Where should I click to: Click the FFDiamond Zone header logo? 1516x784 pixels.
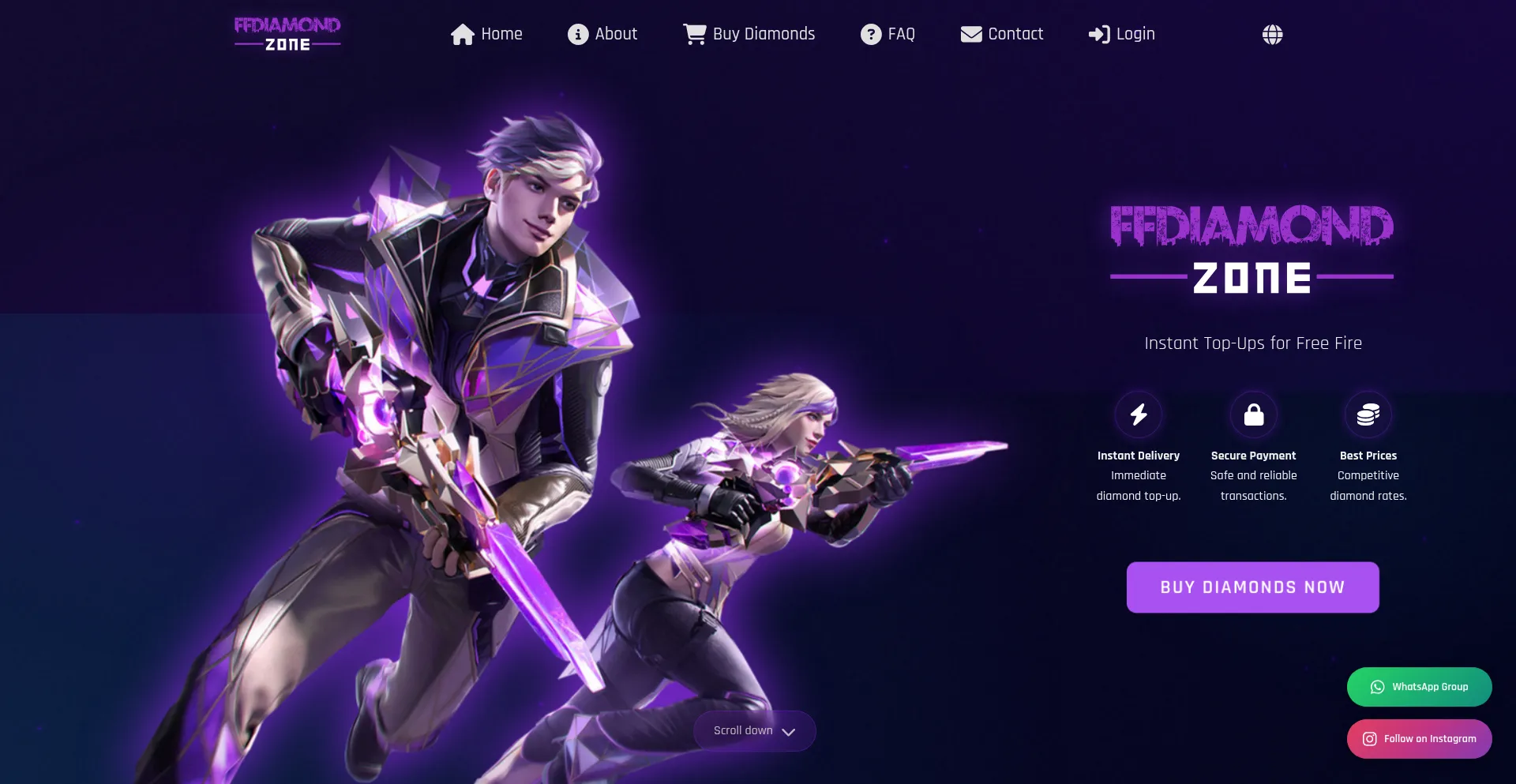287,34
